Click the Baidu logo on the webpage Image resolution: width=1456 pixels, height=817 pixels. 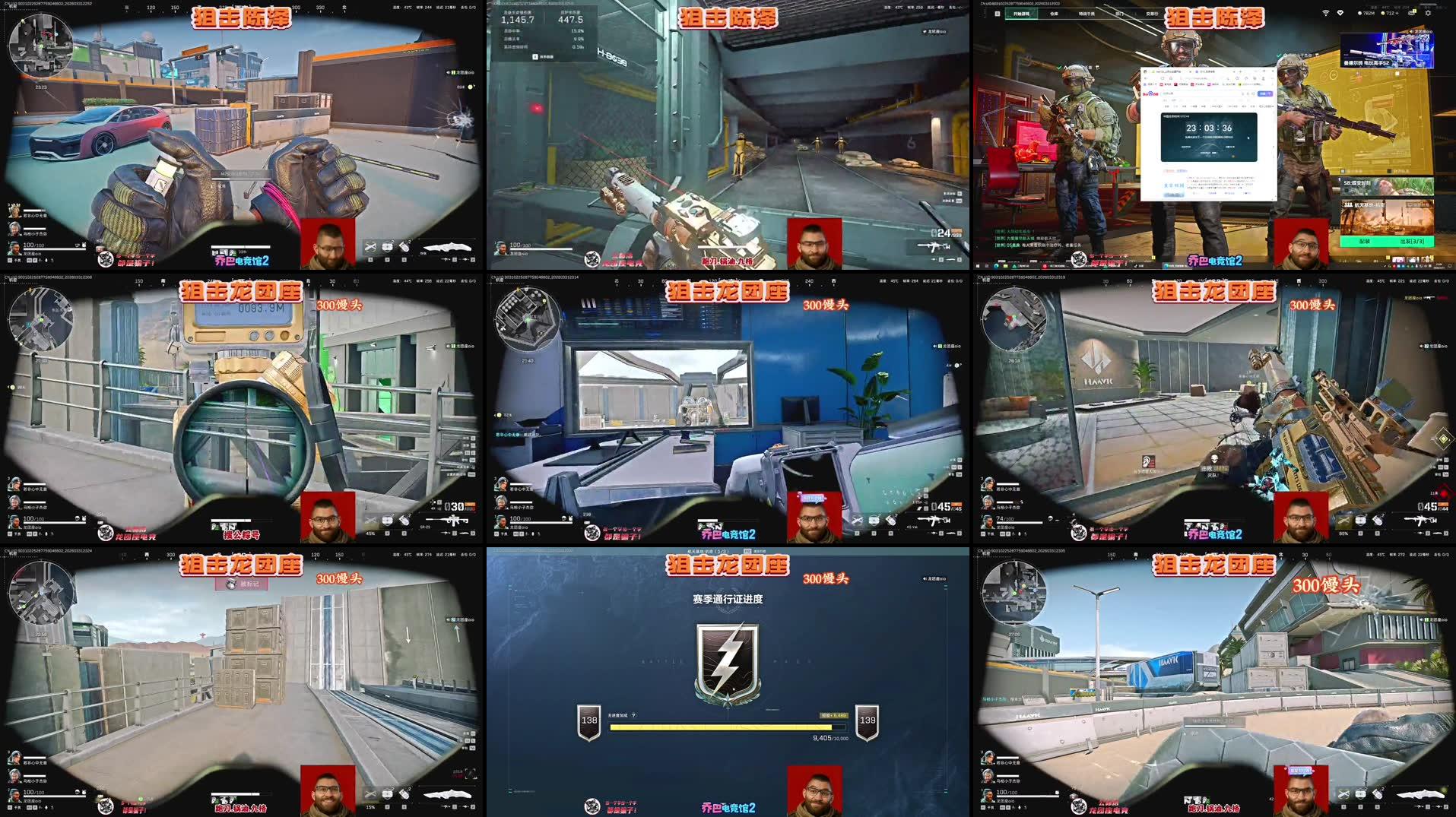tap(1150, 93)
